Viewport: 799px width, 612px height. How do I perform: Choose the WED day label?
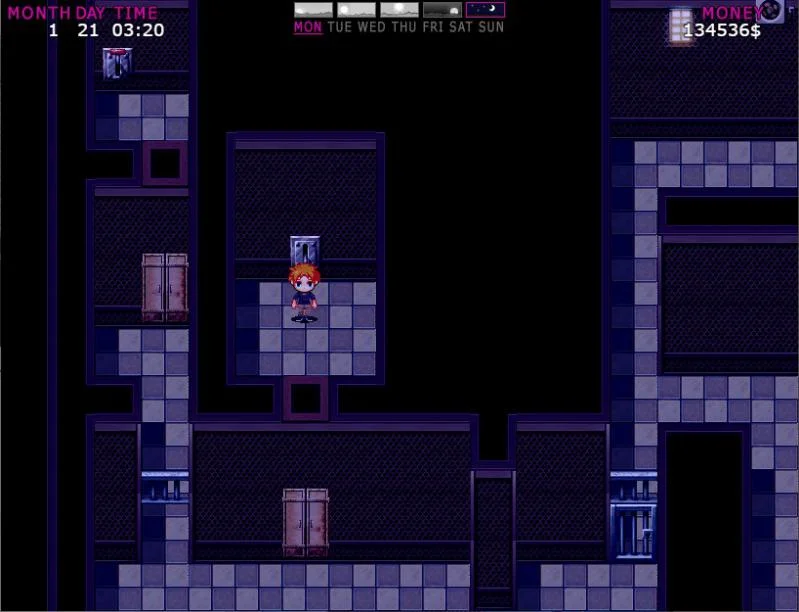(x=371, y=27)
